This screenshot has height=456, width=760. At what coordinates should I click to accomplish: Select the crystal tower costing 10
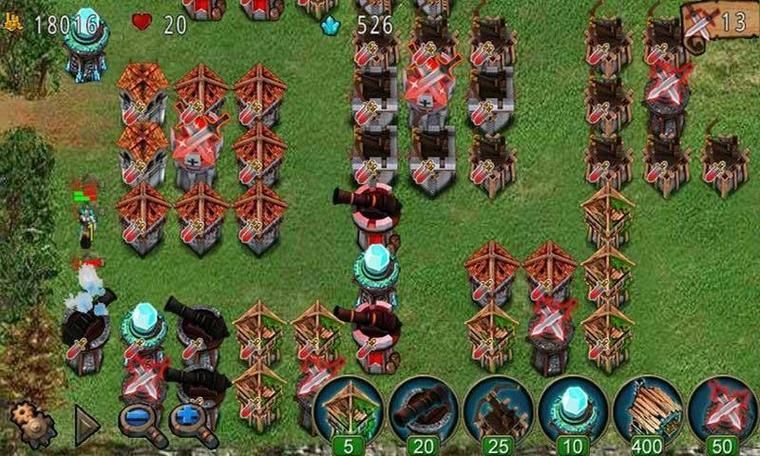coord(572,408)
